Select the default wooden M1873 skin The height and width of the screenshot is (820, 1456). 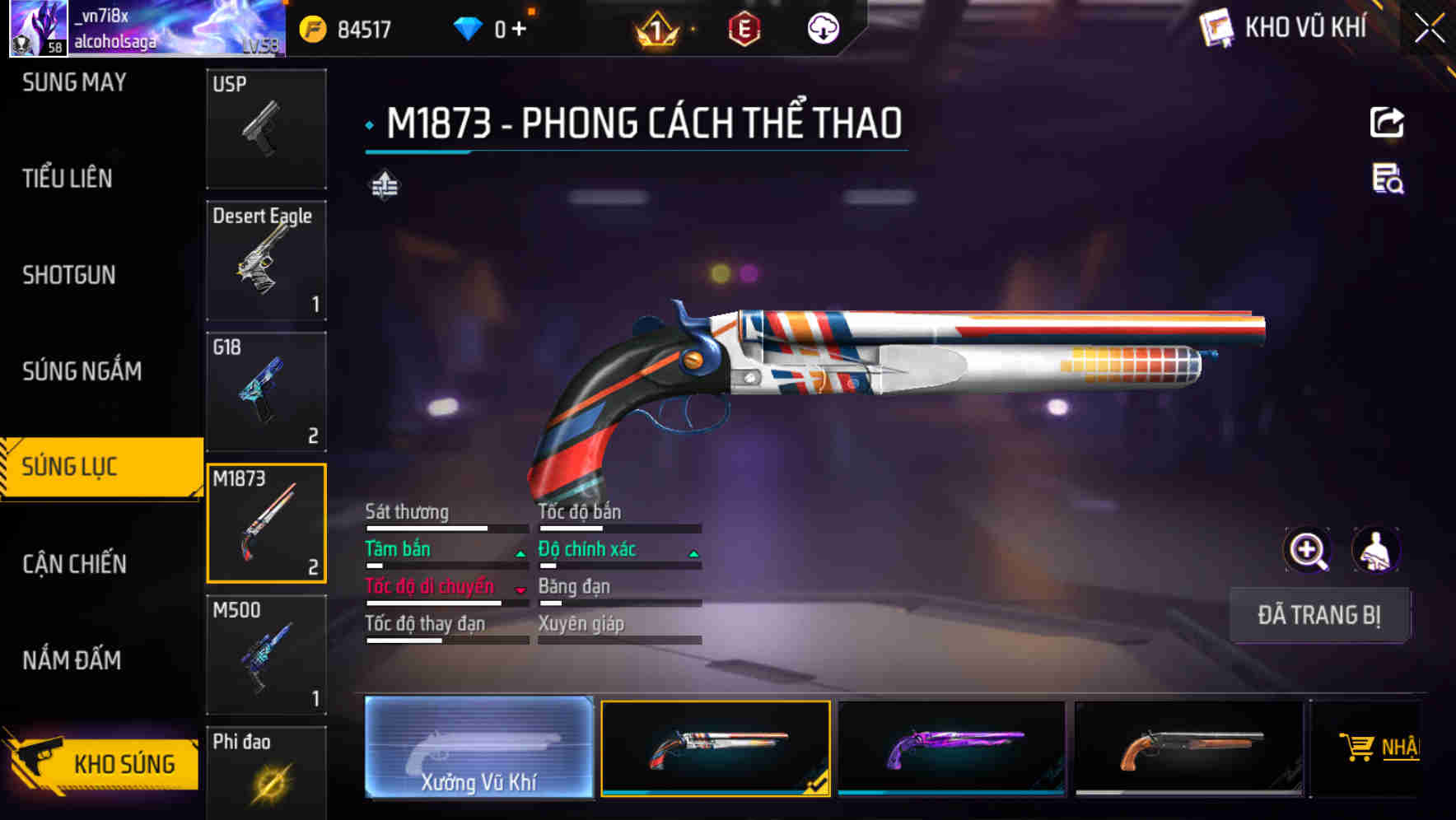(1188, 748)
